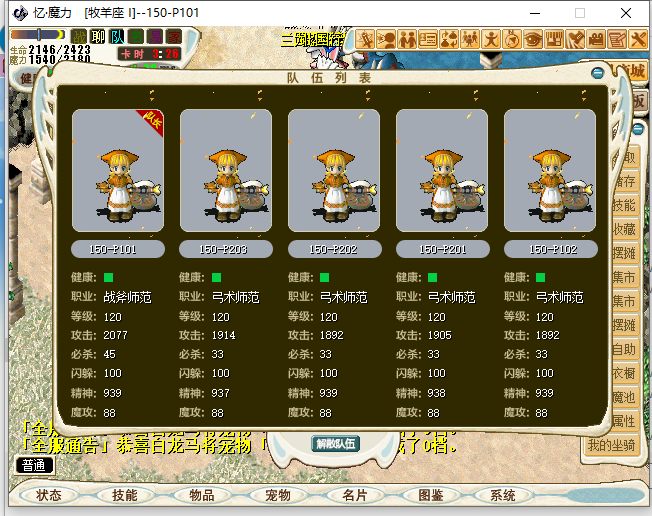Click the 聊 chat toggle in top bar
The height and width of the screenshot is (516, 652).
(x=98, y=37)
